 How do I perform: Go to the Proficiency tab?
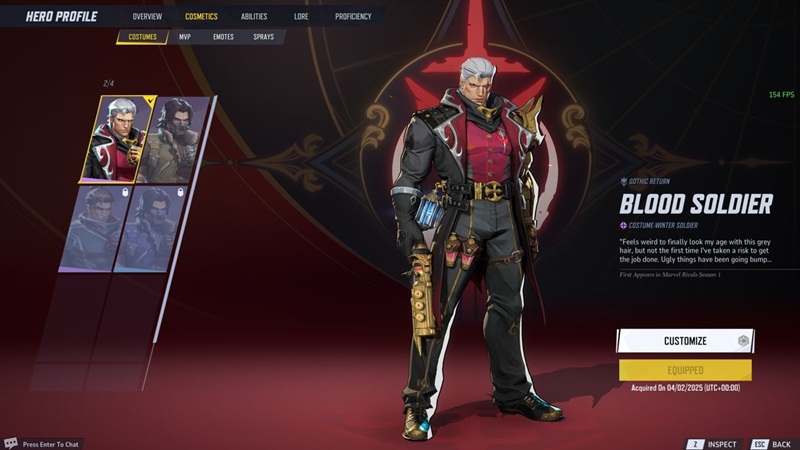[353, 16]
